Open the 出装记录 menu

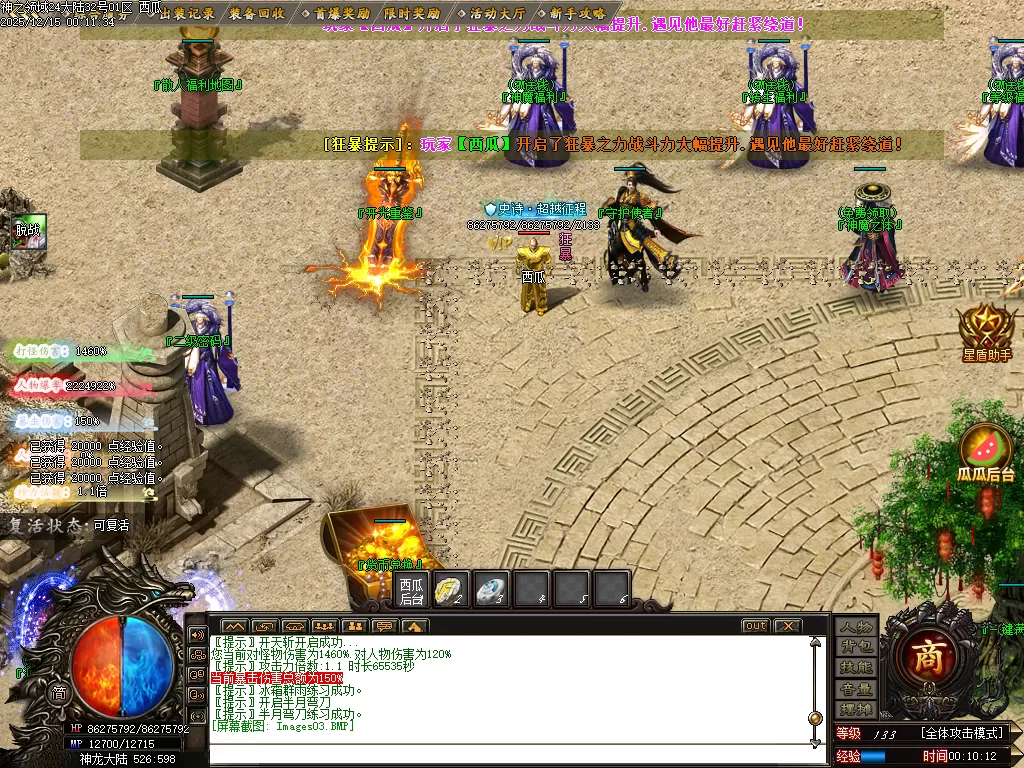pos(187,13)
